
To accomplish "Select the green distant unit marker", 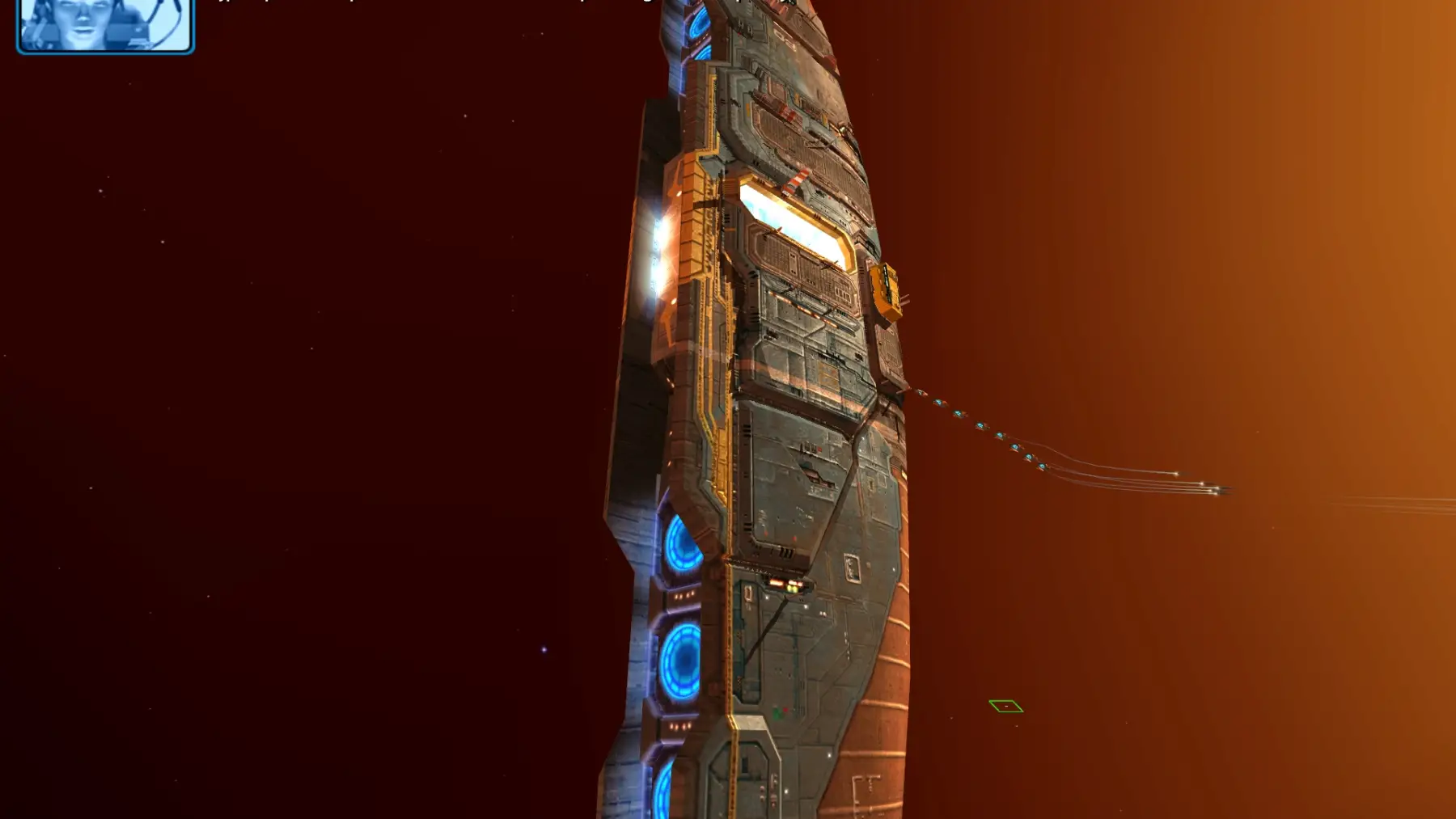I will [1005, 707].
